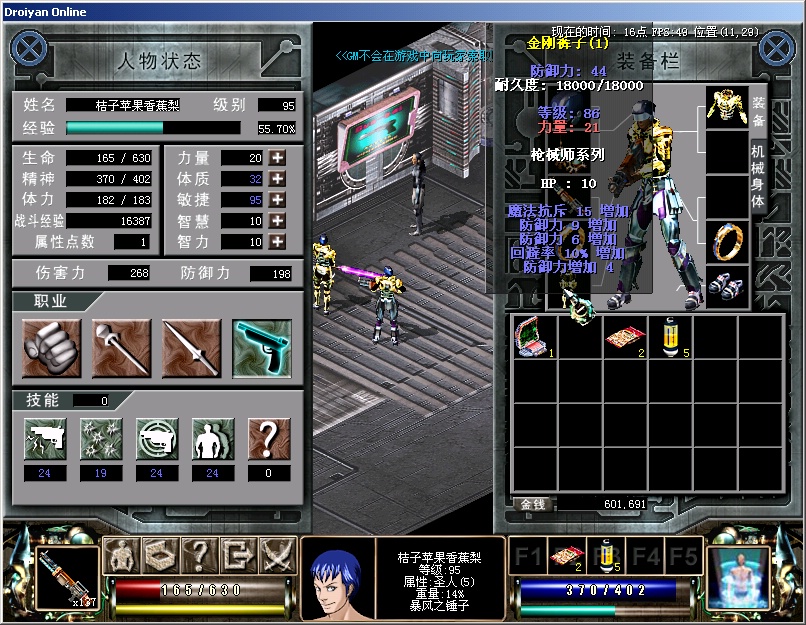
Task: Increase the 体质 (constitution) attribute
Action: pyautogui.click(x=277, y=179)
